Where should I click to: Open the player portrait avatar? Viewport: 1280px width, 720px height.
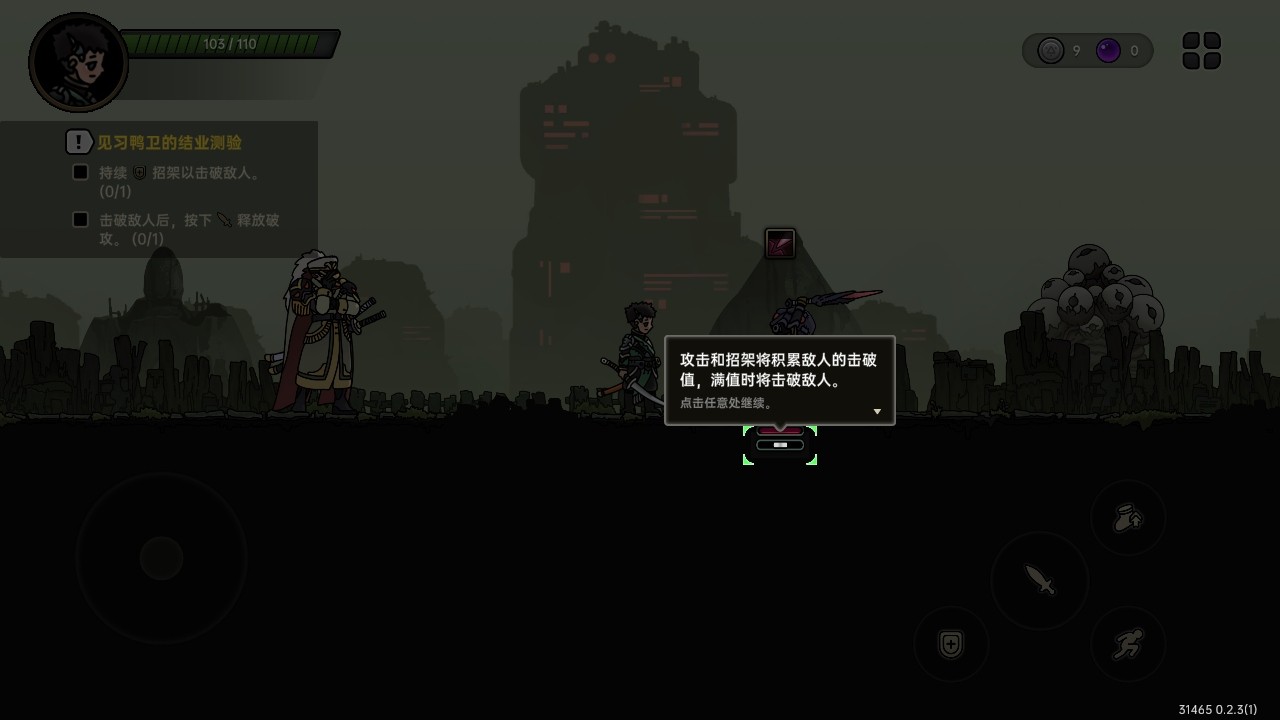point(79,62)
